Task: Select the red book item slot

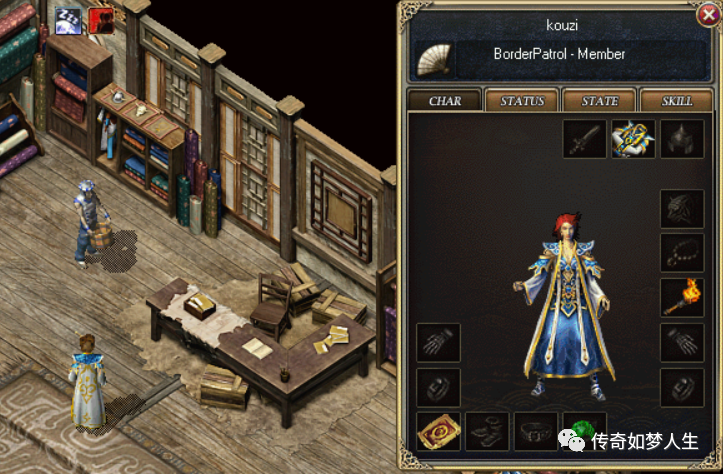Action: [x=438, y=431]
